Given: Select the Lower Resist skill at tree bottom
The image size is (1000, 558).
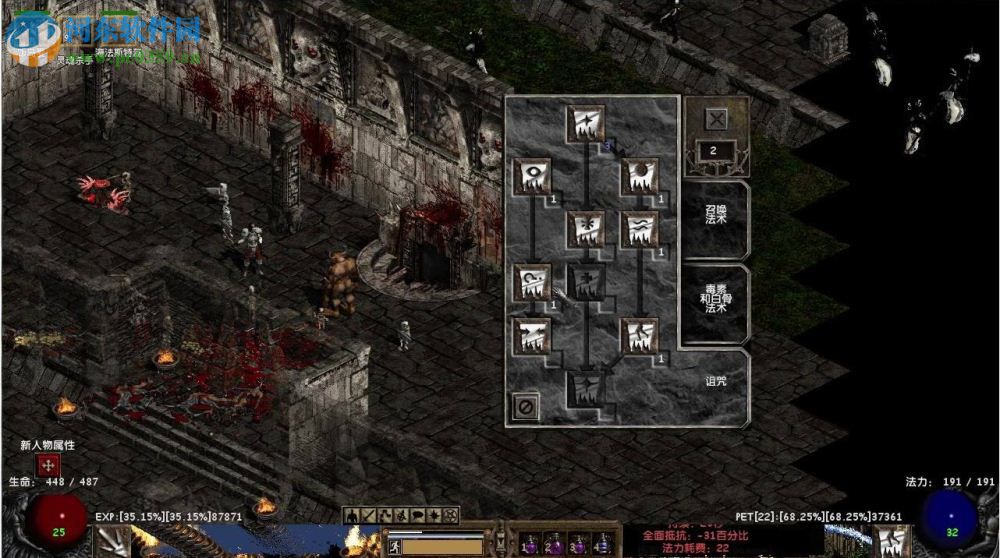Looking at the screenshot, I should pos(586,389).
